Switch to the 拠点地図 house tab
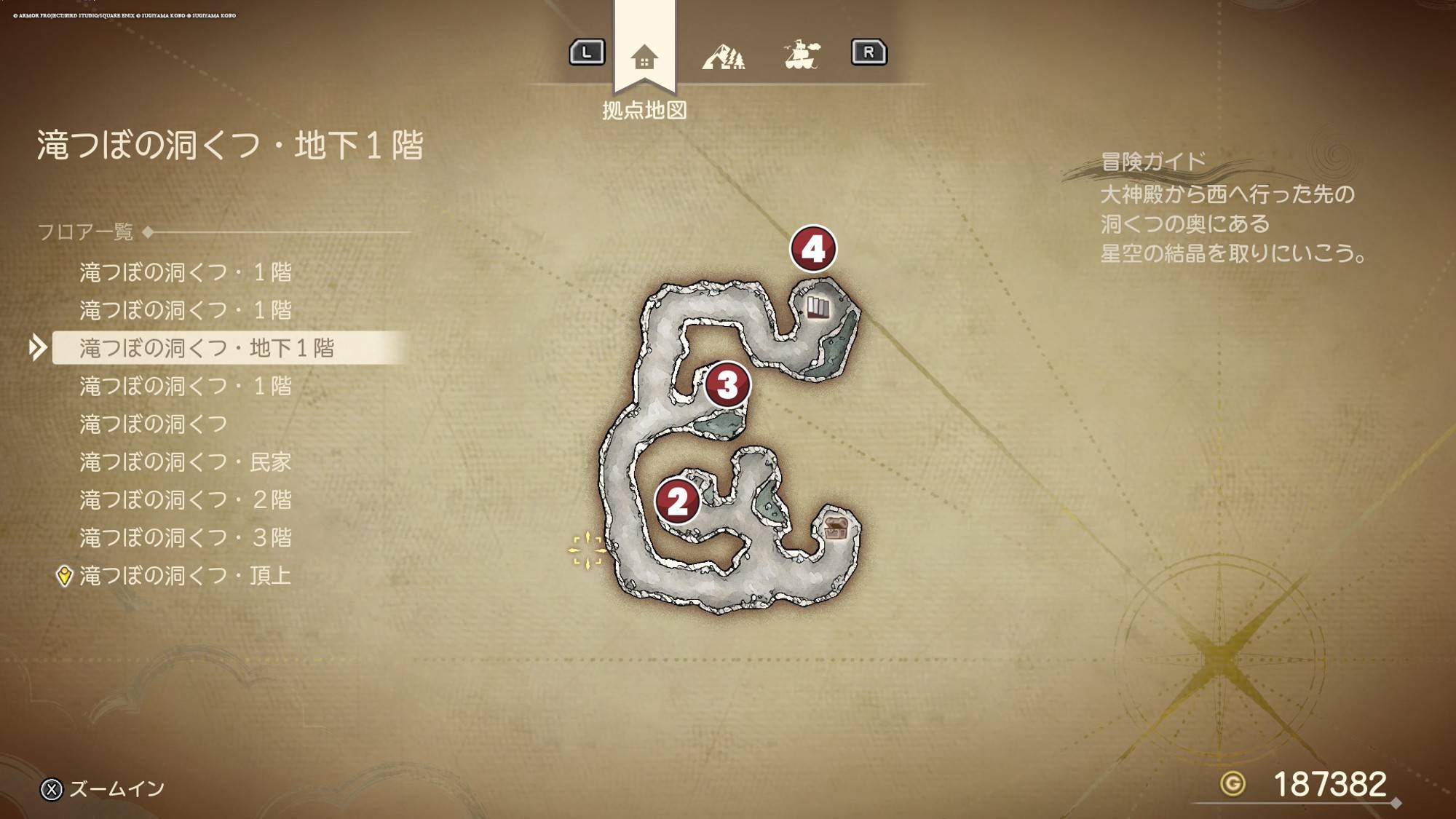Viewport: 1456px width, 819px height. pos(644,57)
